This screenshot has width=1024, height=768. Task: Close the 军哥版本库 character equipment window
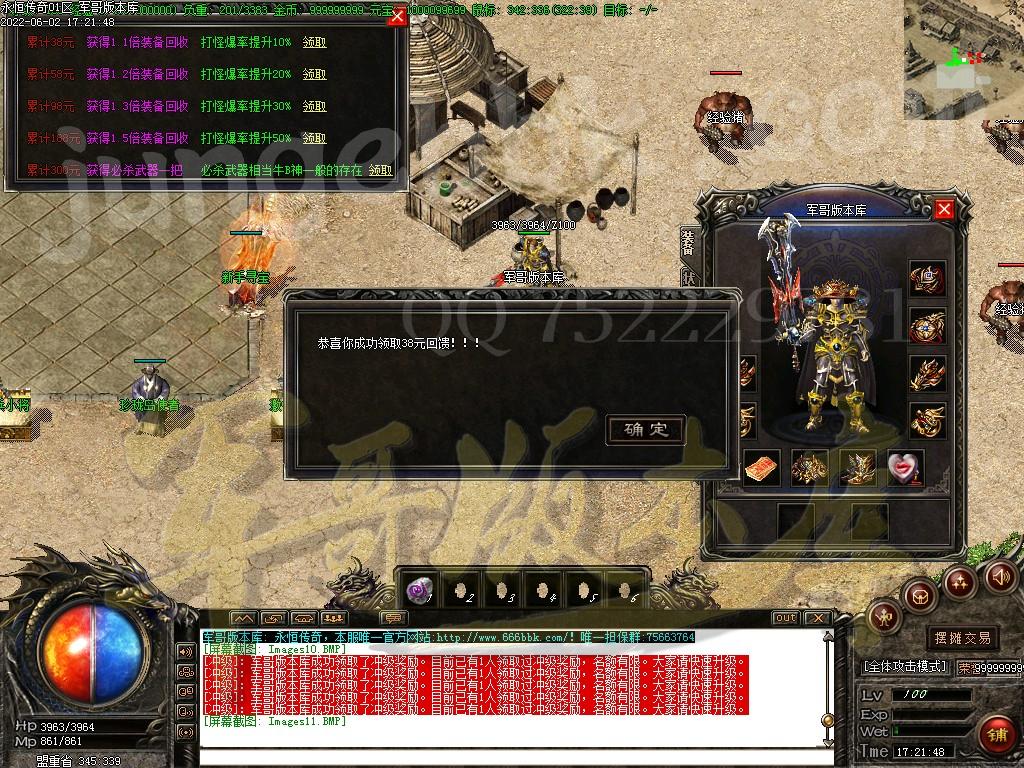pos(944,209)
